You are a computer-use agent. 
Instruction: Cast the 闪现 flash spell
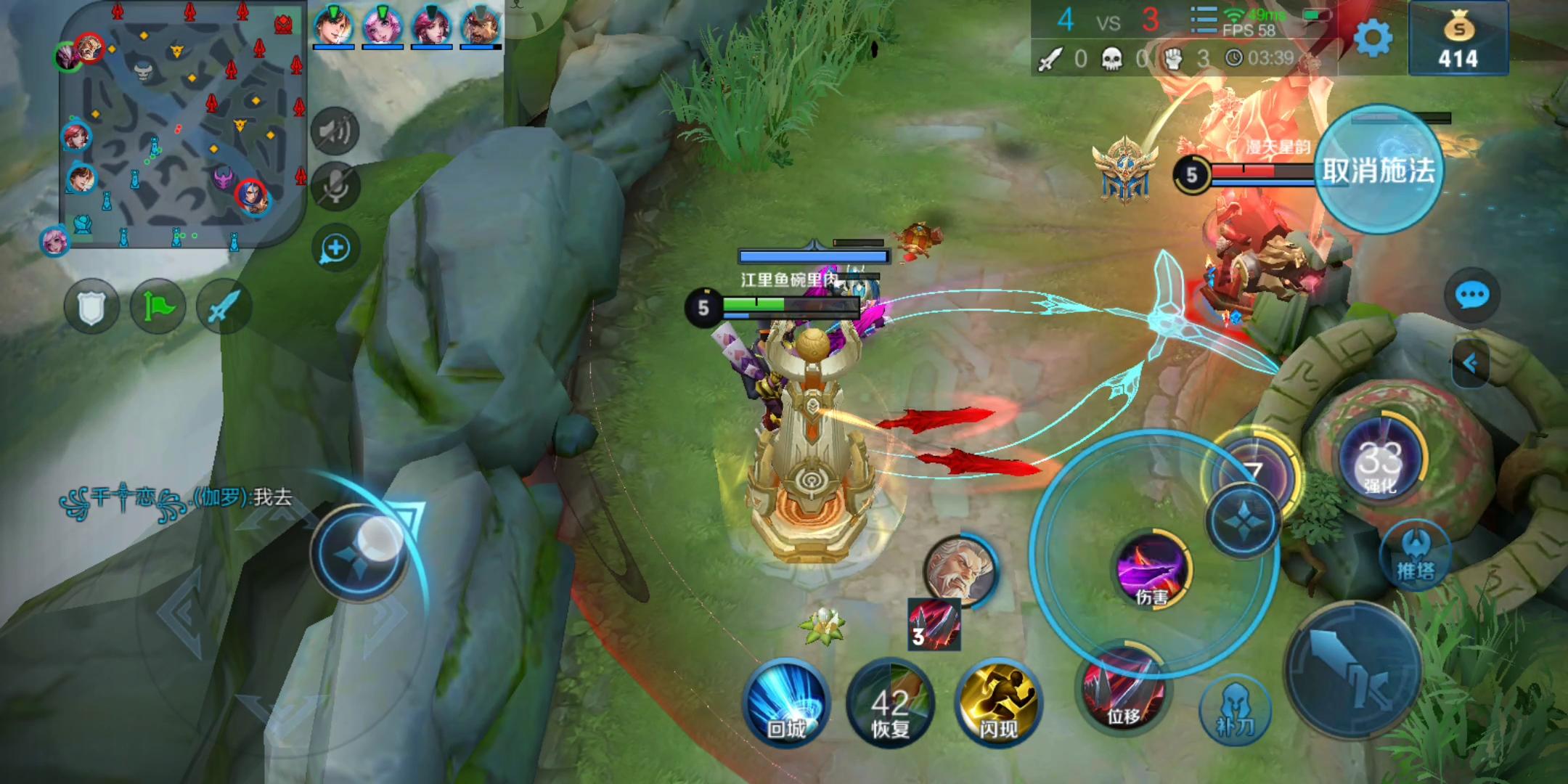[999, 703]
